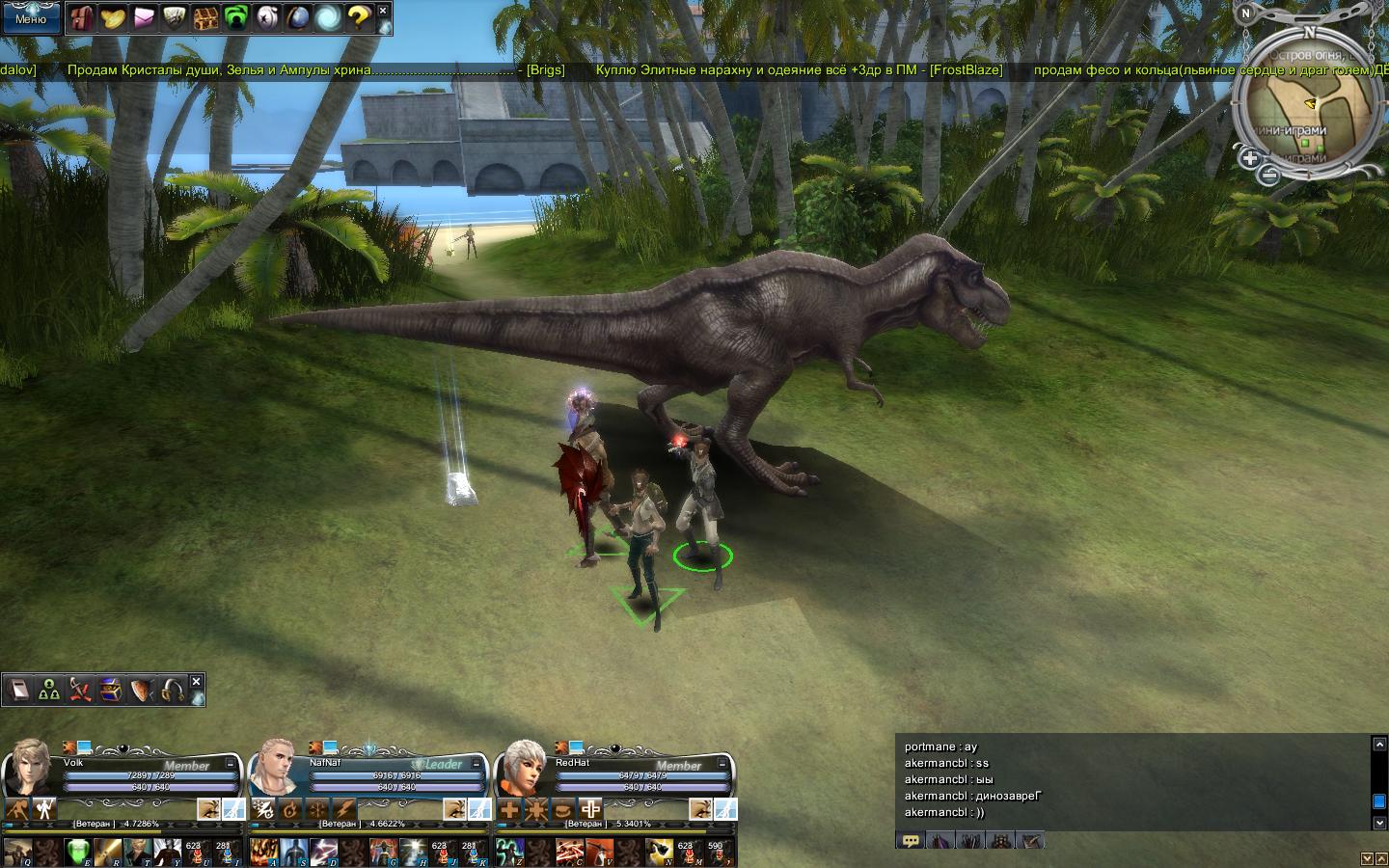Open the green friends silhouette icon

(235, 17)
